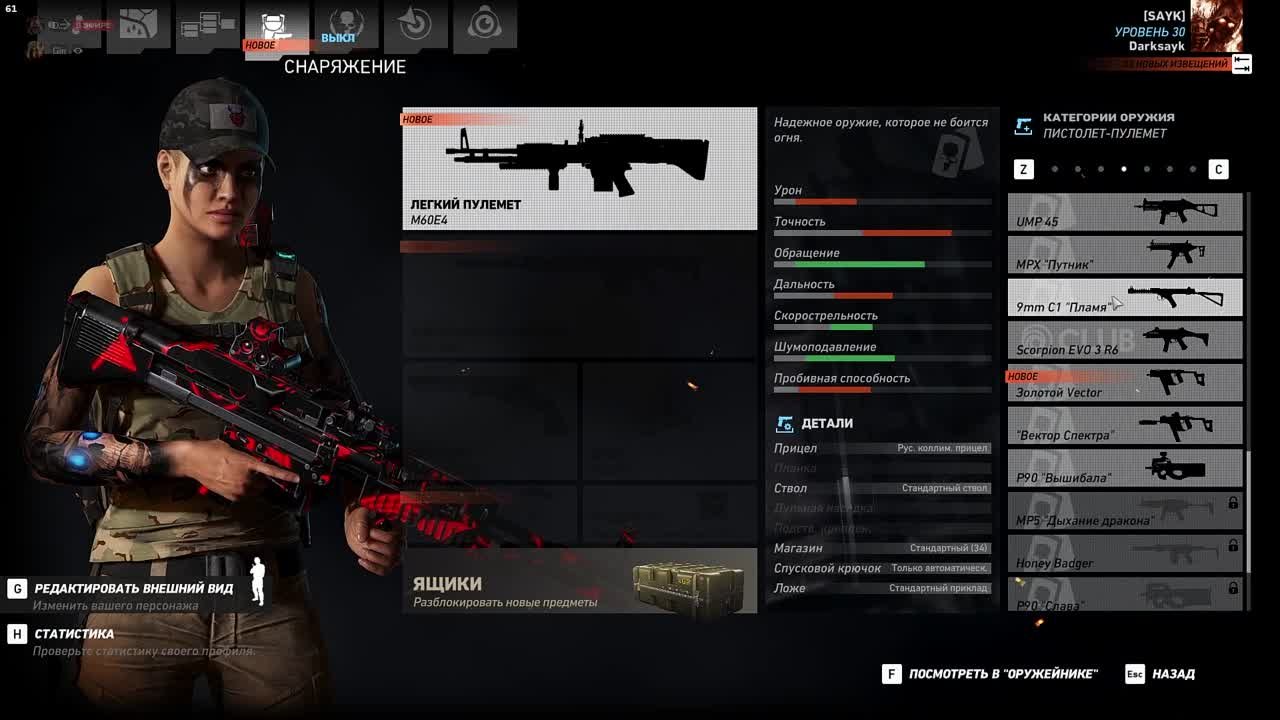Open the tasks panel icon in top toolbar
This screenshot has height=720, width=1280.
pos(205,25)
